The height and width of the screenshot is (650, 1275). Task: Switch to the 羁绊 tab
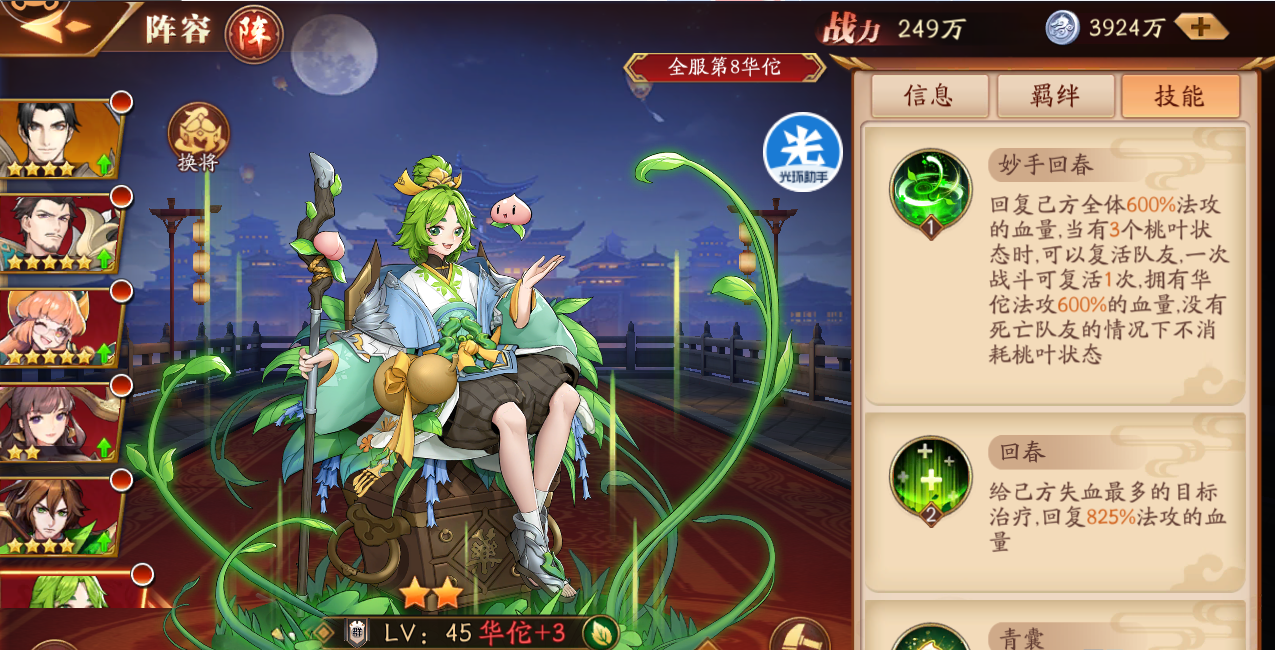click(x=1055, y=96)
